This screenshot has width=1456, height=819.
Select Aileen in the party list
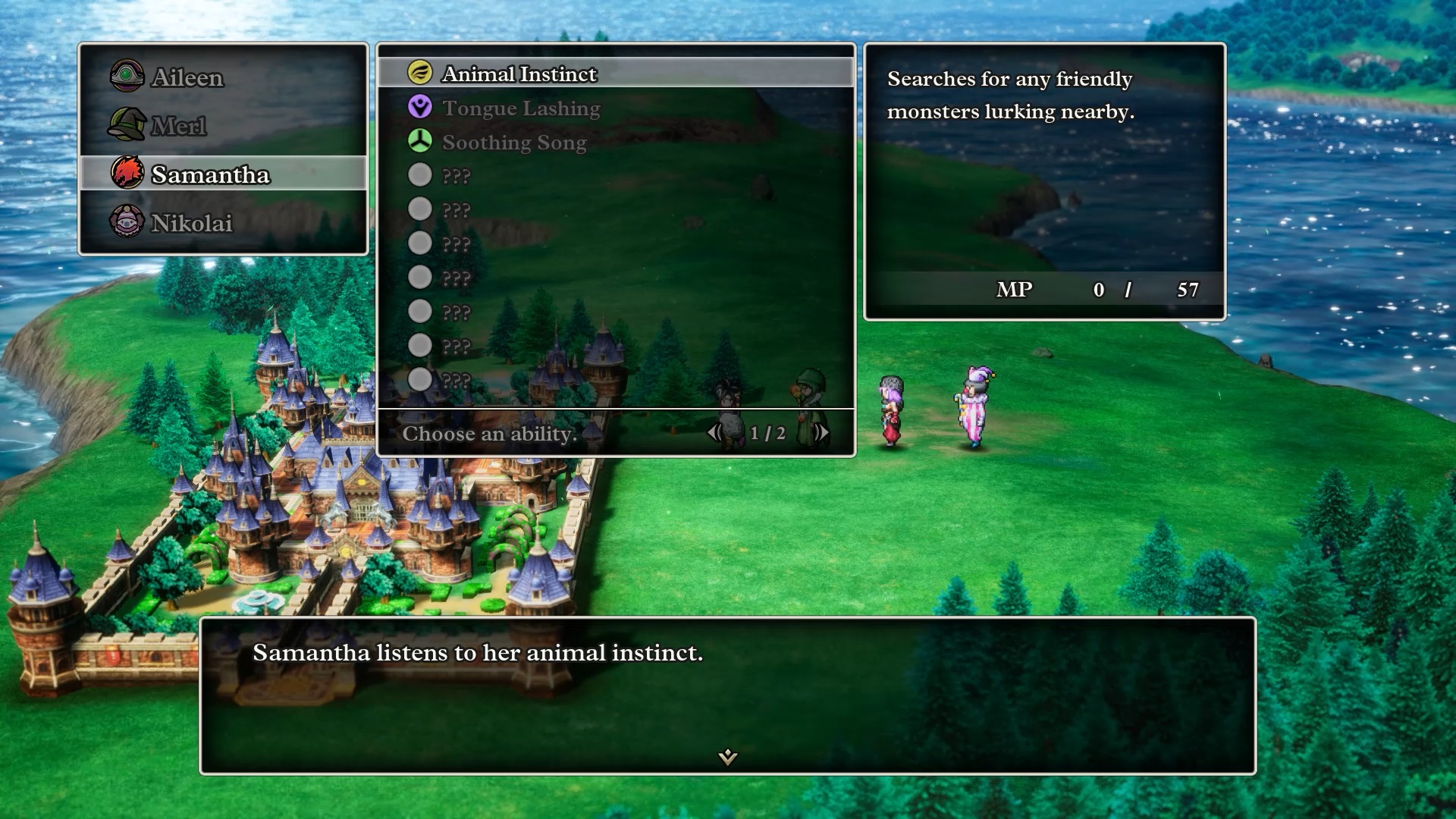click(187, 77)
